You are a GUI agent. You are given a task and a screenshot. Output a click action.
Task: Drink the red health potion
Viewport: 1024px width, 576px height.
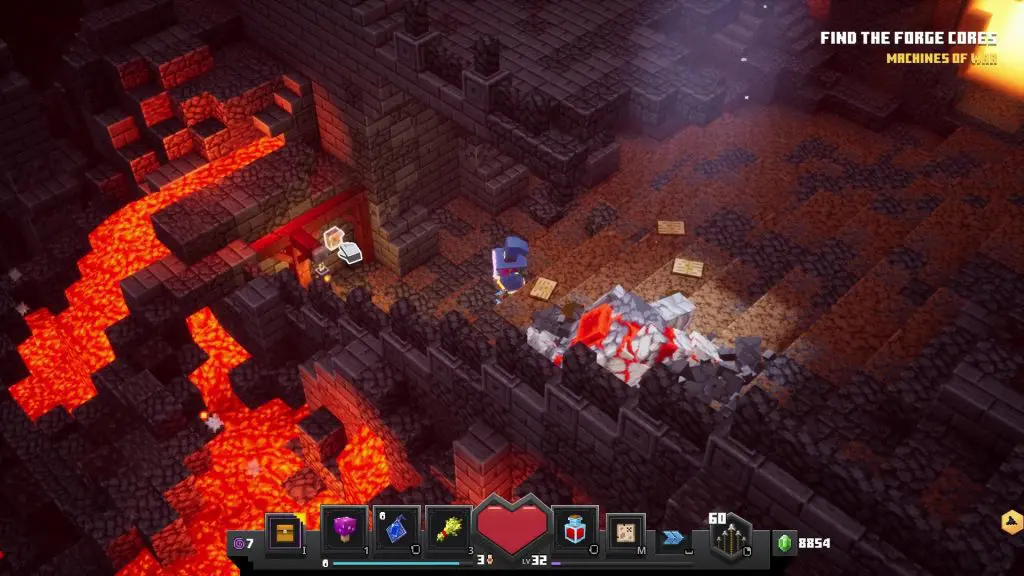click(576, 528)
